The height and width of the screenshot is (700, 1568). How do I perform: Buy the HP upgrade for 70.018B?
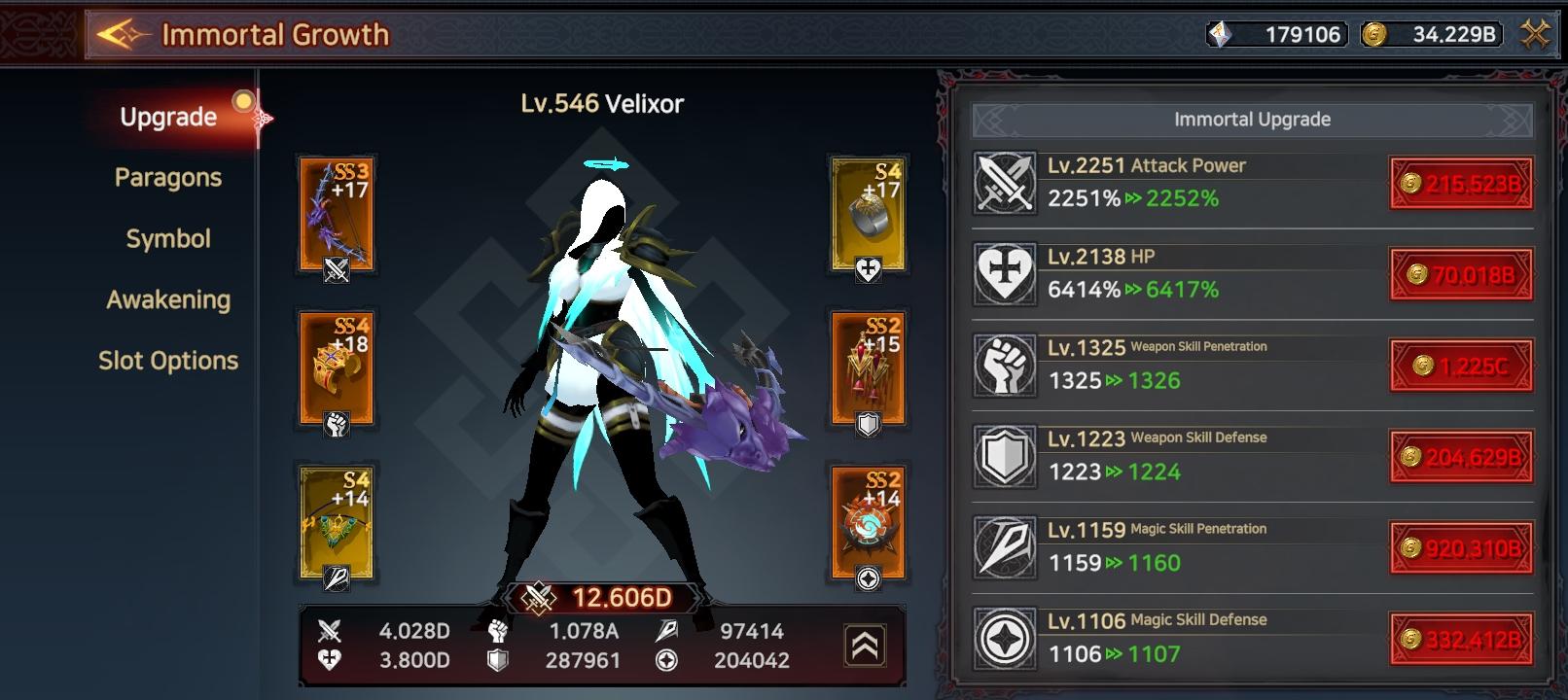pos(1461,275)
